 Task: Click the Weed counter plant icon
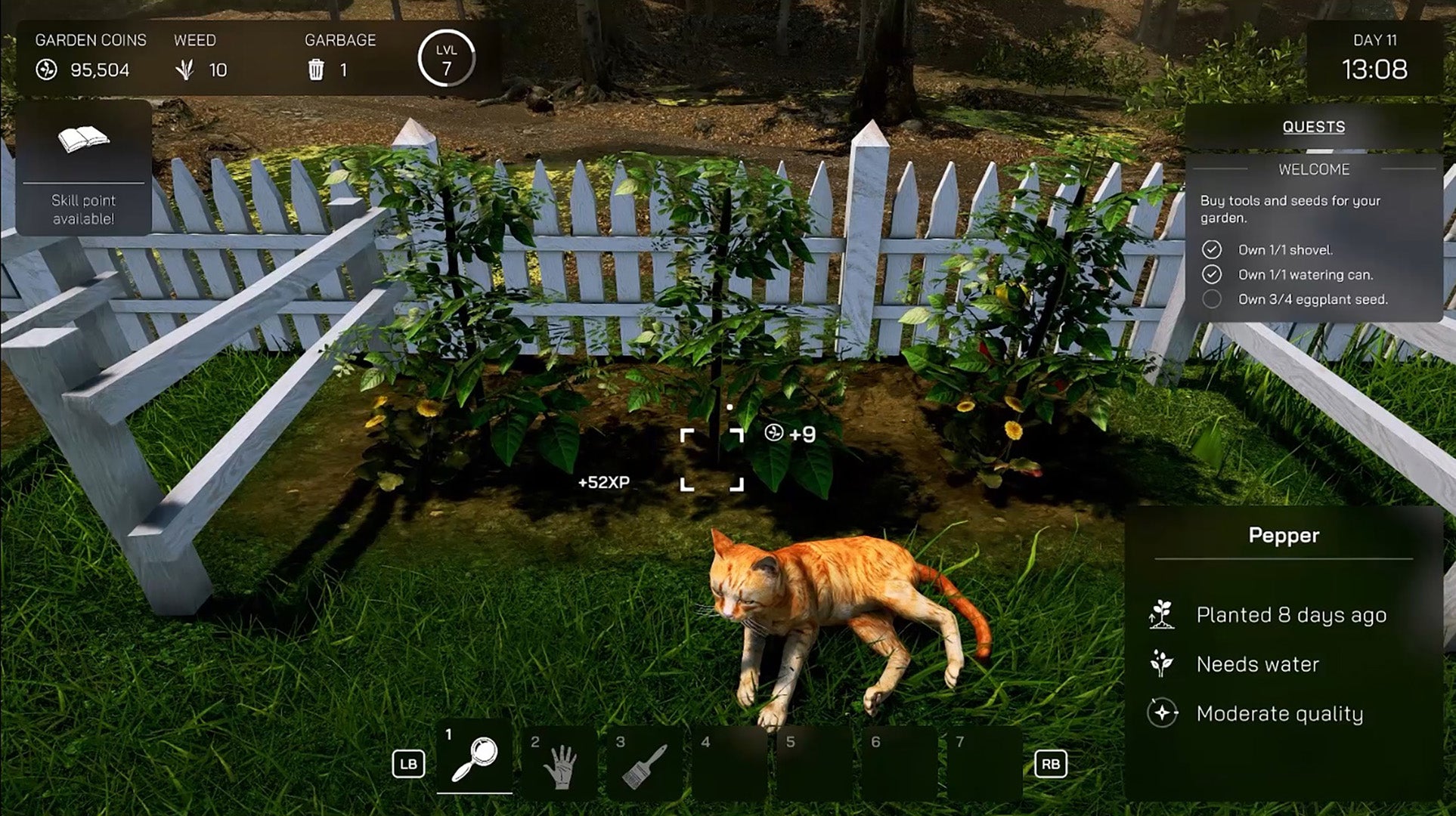click(186, 72)
